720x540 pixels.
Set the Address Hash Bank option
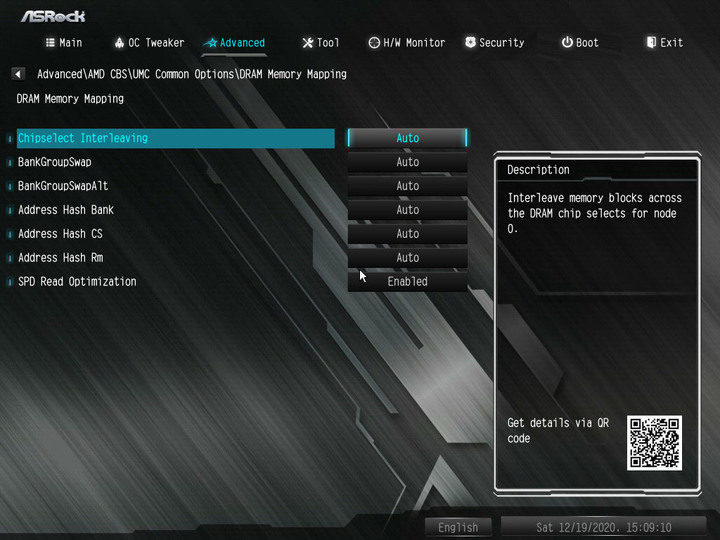click(407, 210)
